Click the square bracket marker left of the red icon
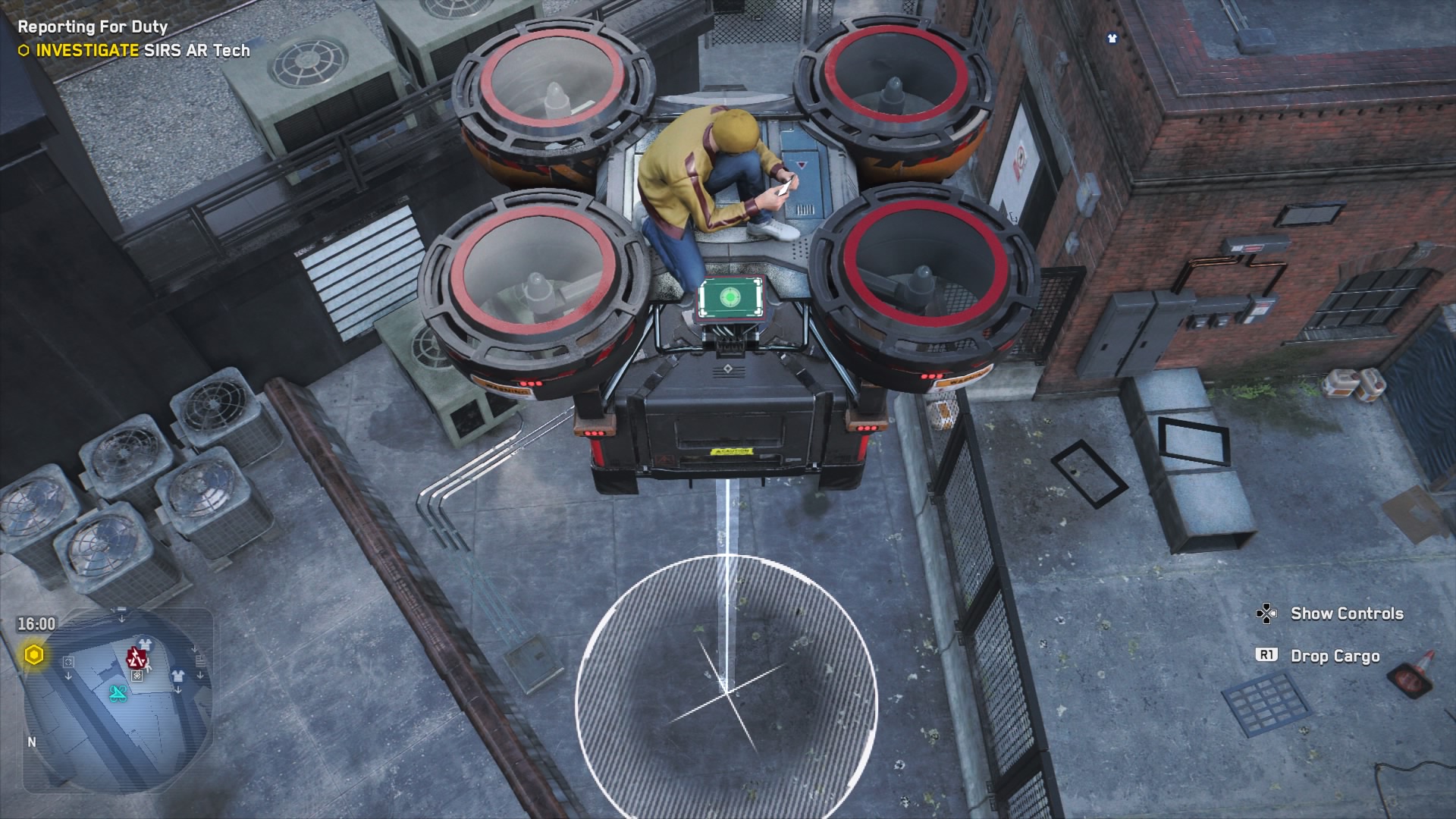1456x819 pixels. coord(68,661)
